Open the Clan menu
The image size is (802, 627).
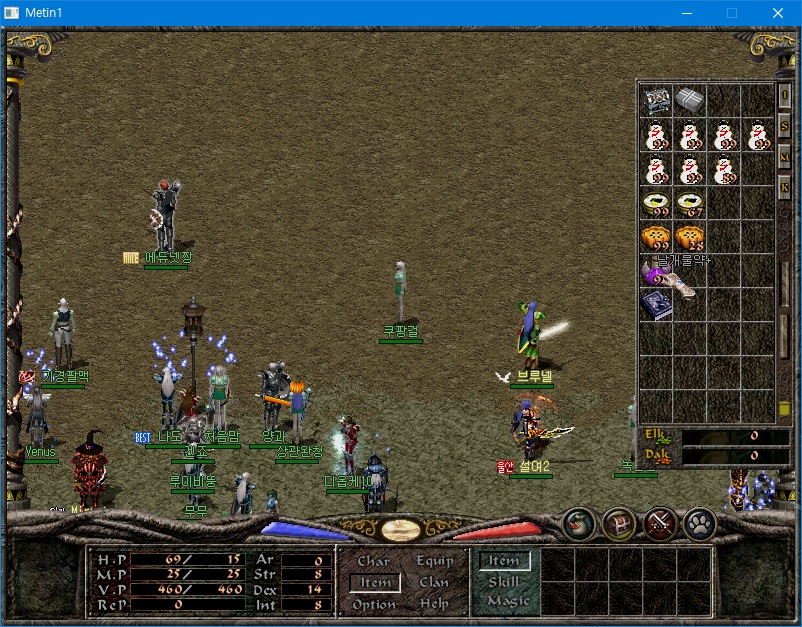(434, 582)
